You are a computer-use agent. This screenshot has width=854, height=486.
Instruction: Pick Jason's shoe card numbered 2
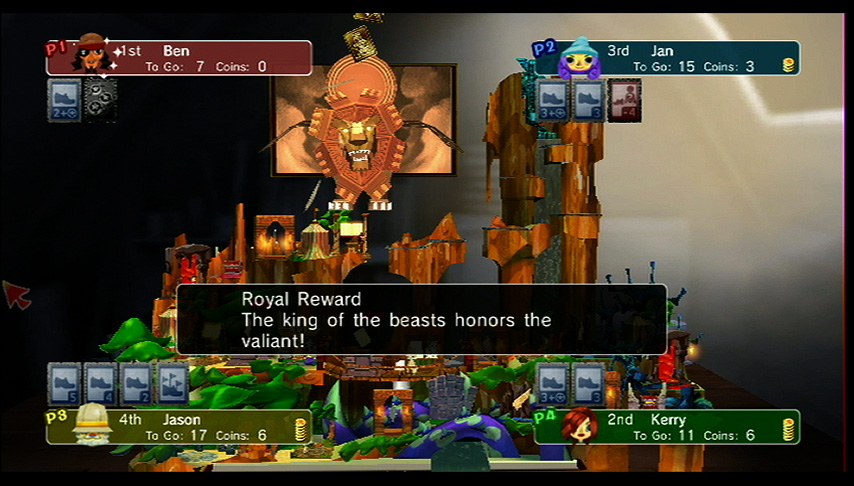pyautogui.click(x=136, y=383)
